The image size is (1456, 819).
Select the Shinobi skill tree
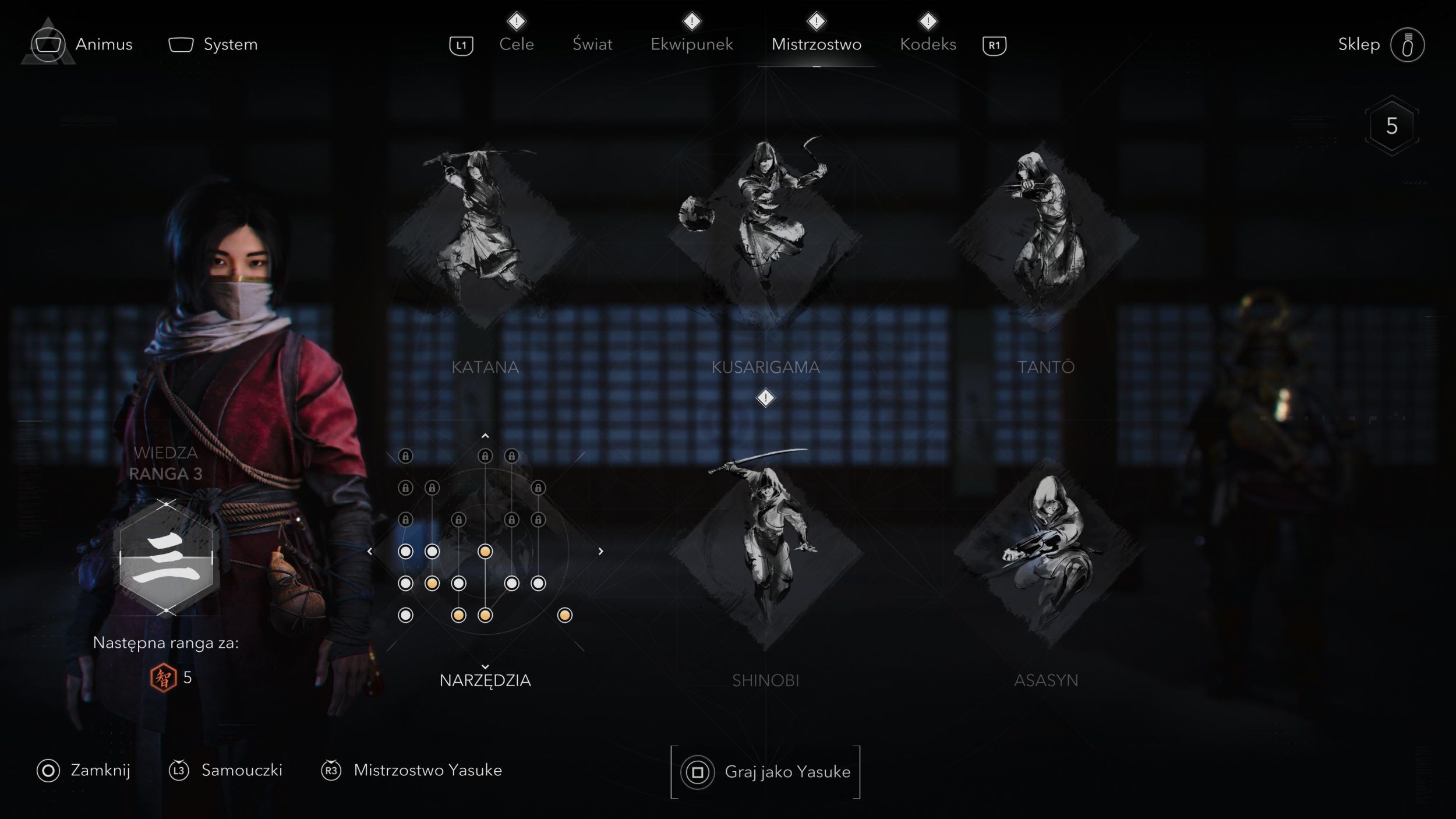coord(765,553)
